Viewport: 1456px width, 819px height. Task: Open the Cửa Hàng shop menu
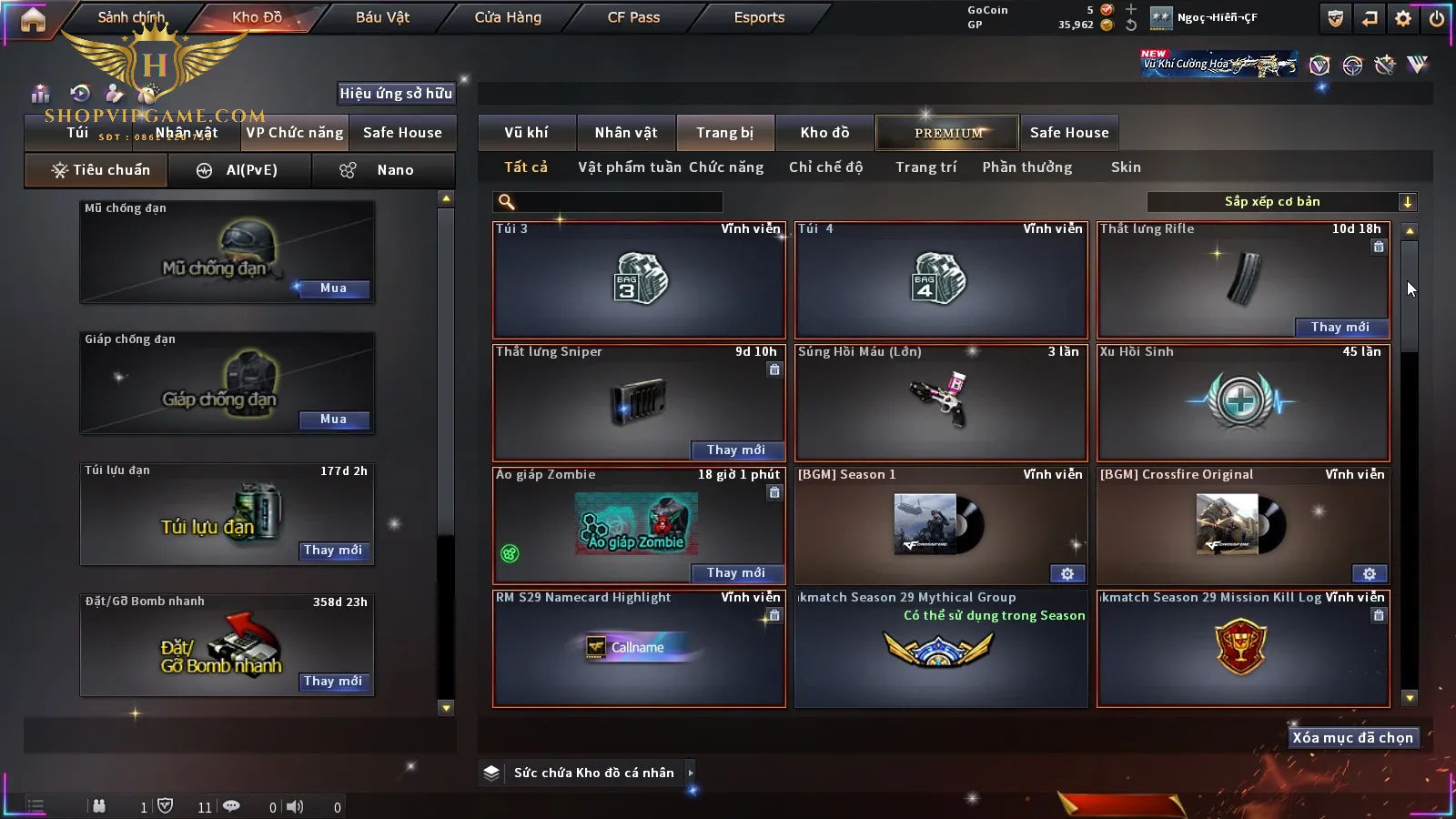508,17
